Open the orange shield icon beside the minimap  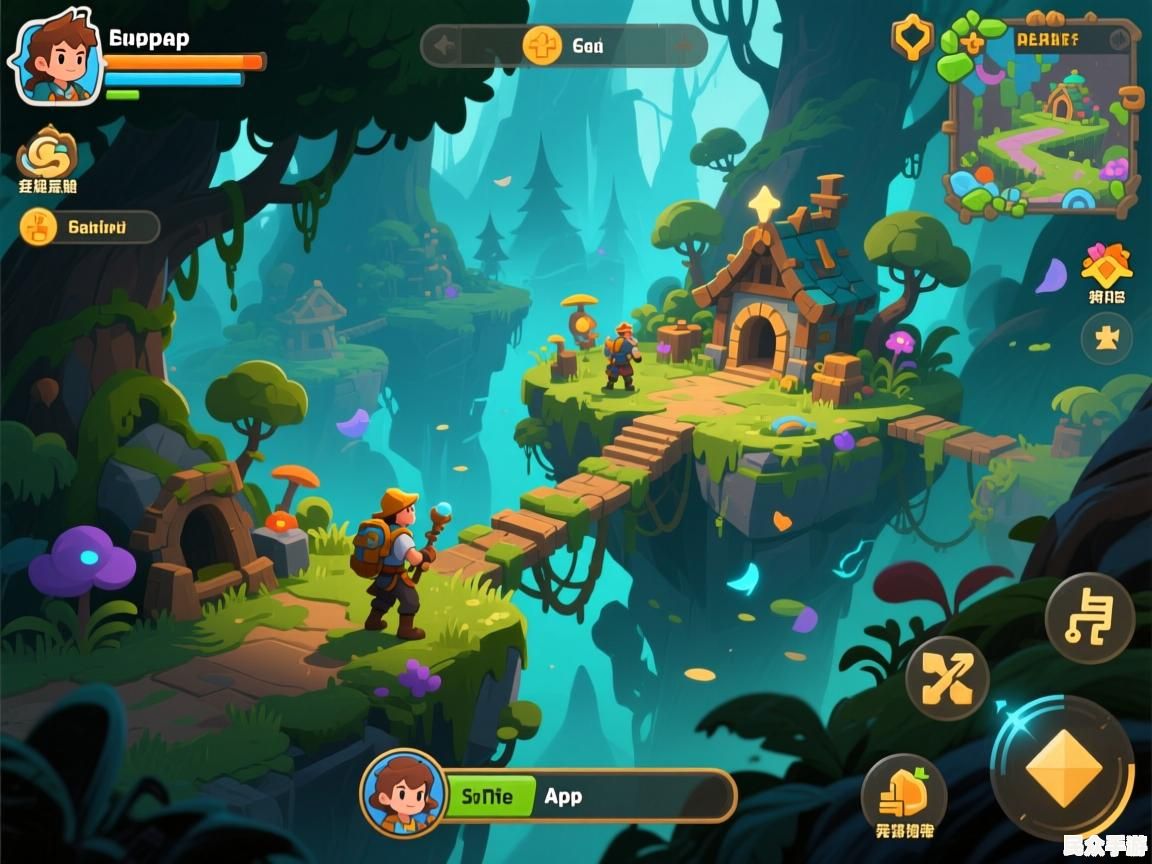(912, 38)
